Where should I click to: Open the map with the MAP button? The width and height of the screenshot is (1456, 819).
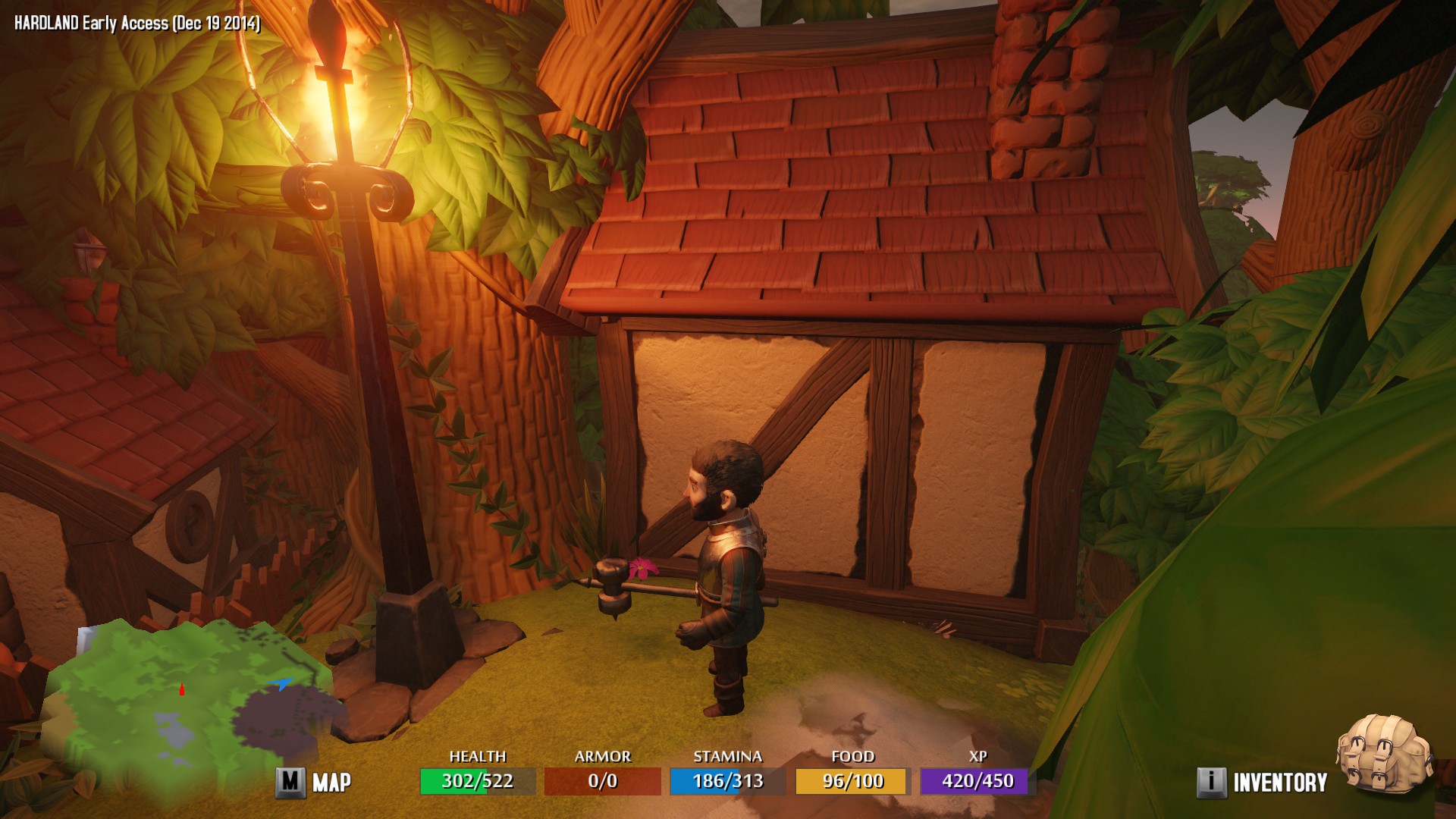314,782
